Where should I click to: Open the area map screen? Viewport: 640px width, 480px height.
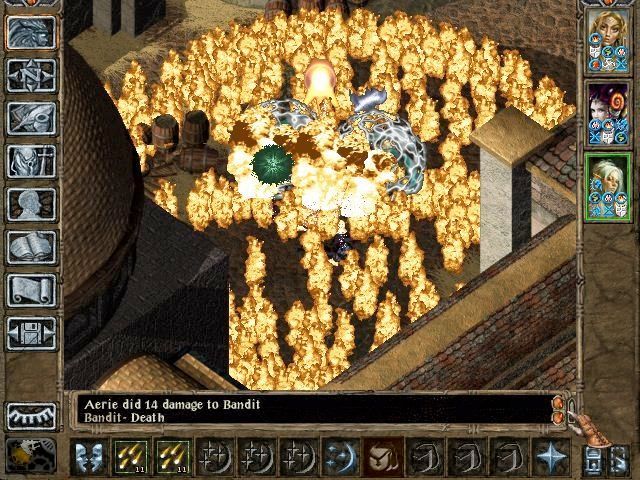pyautogui.click(x=31, y=74)
